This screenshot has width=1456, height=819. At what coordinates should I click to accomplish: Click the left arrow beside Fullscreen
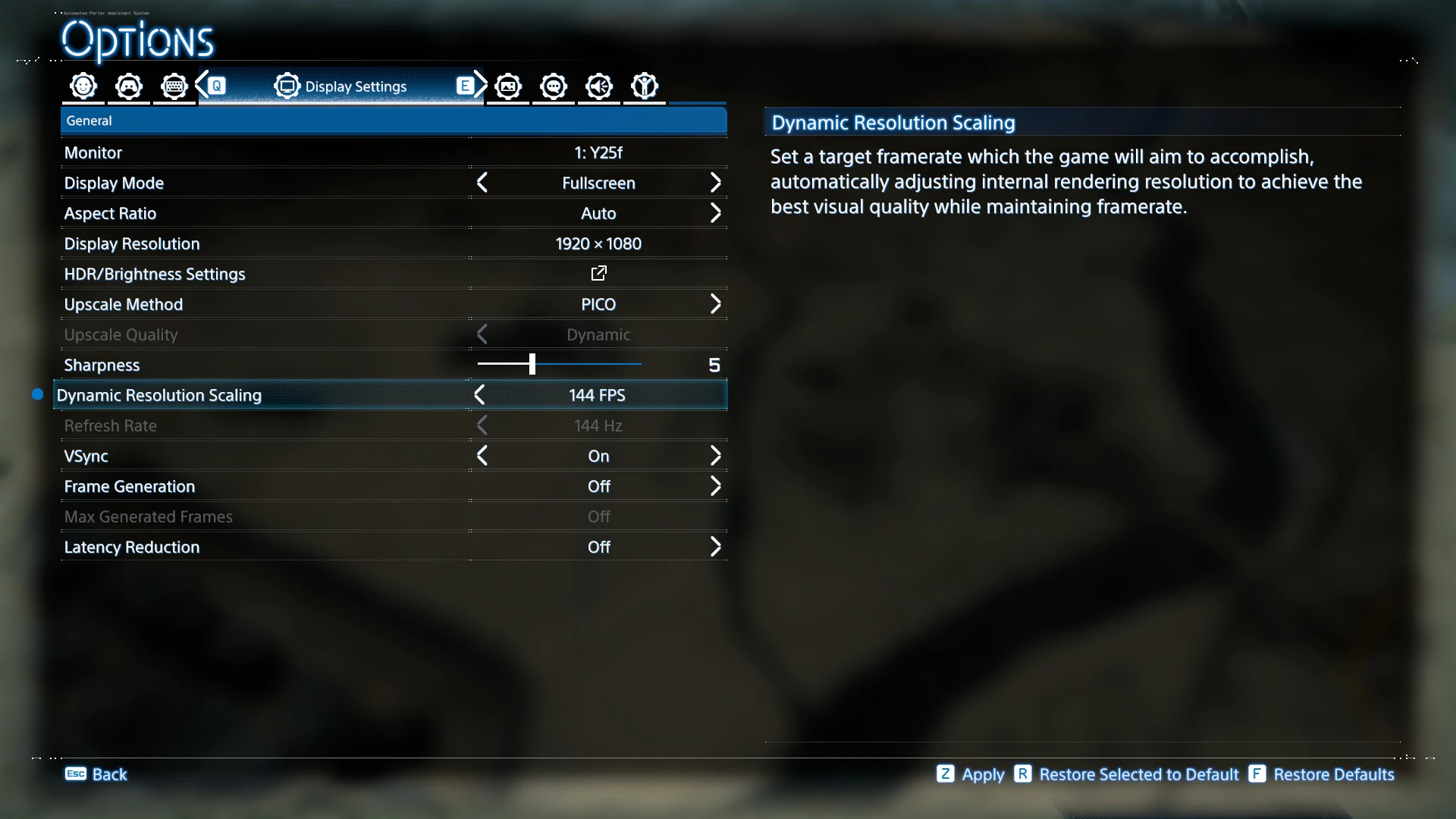(x=482, y=183)
